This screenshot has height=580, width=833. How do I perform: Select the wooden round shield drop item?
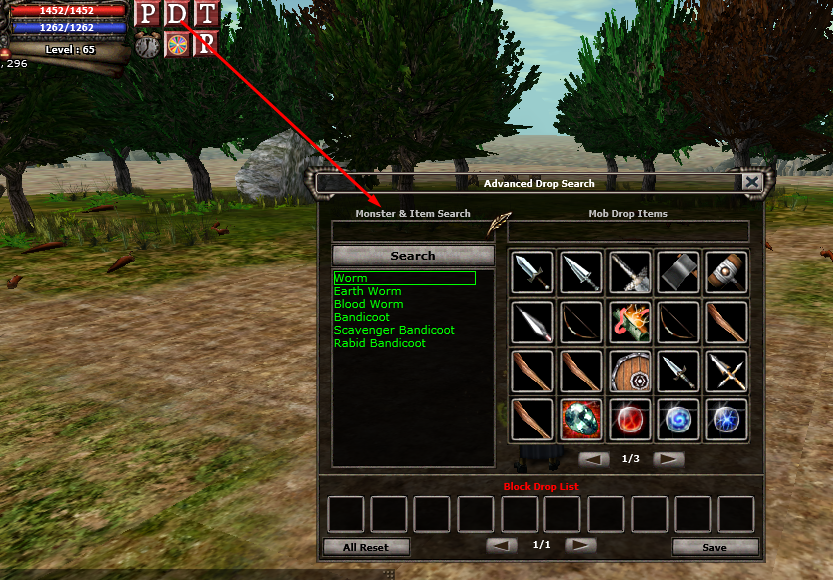(630, 370)
